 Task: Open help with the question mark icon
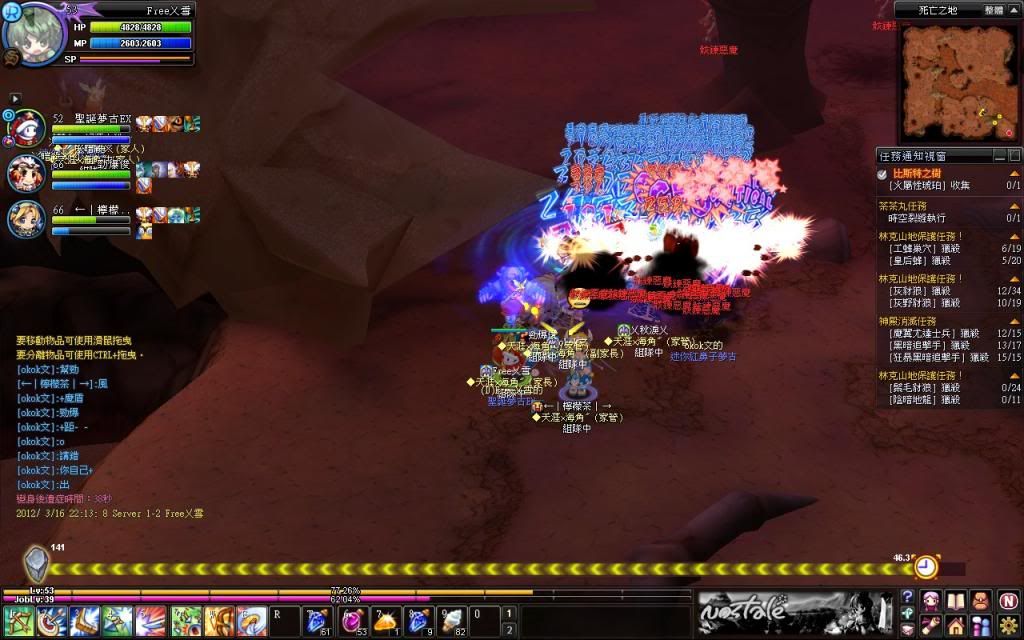click(907, 598)
